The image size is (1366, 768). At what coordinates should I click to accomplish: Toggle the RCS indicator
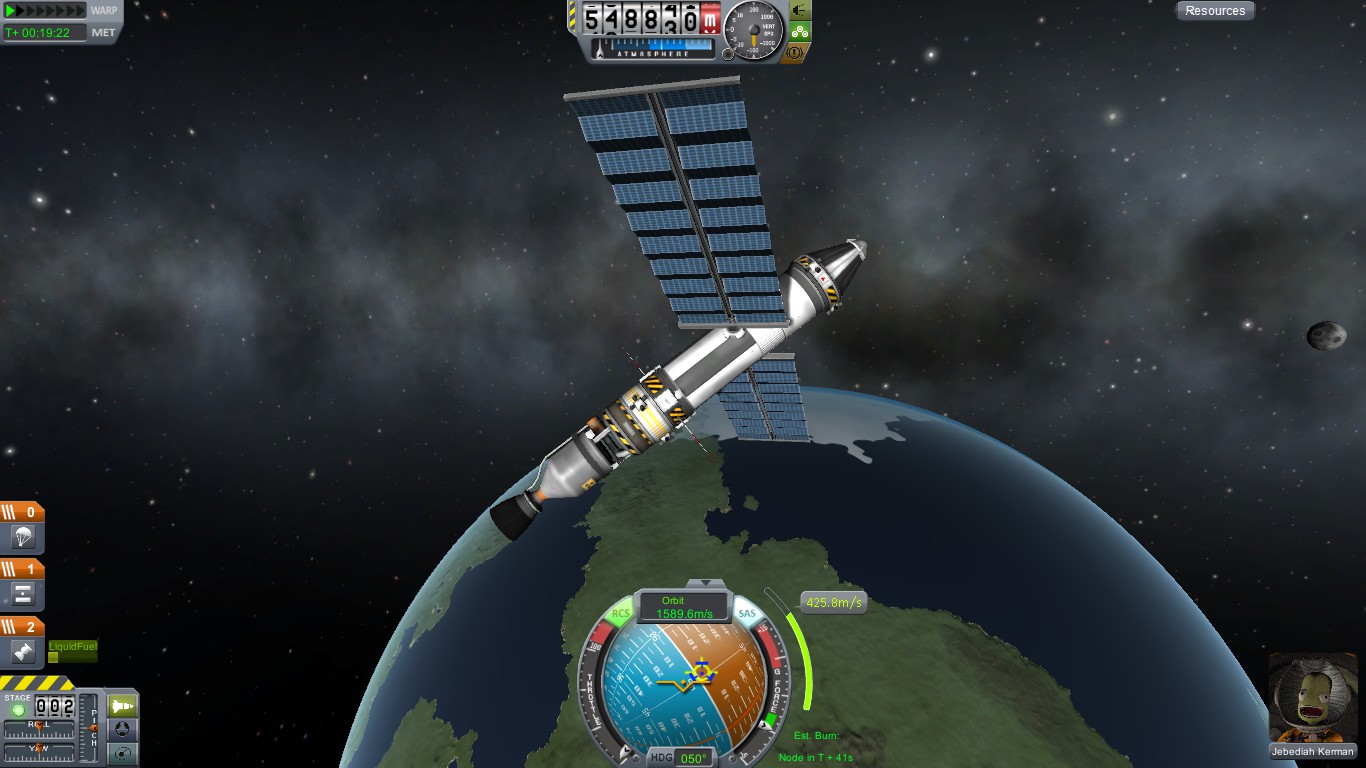click(x=621, y=613)
